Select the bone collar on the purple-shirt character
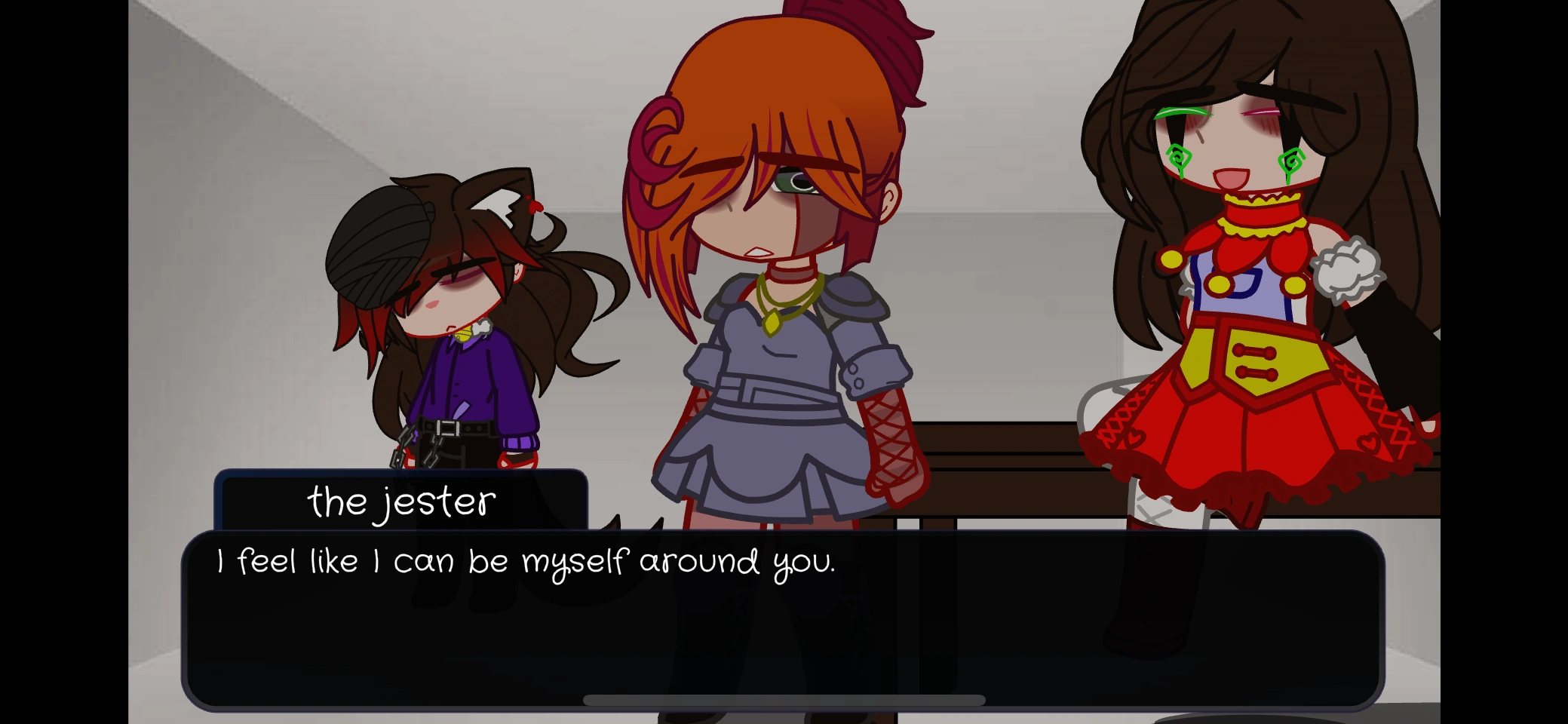This screenshot has width=1568, height=724. point(483,327)
